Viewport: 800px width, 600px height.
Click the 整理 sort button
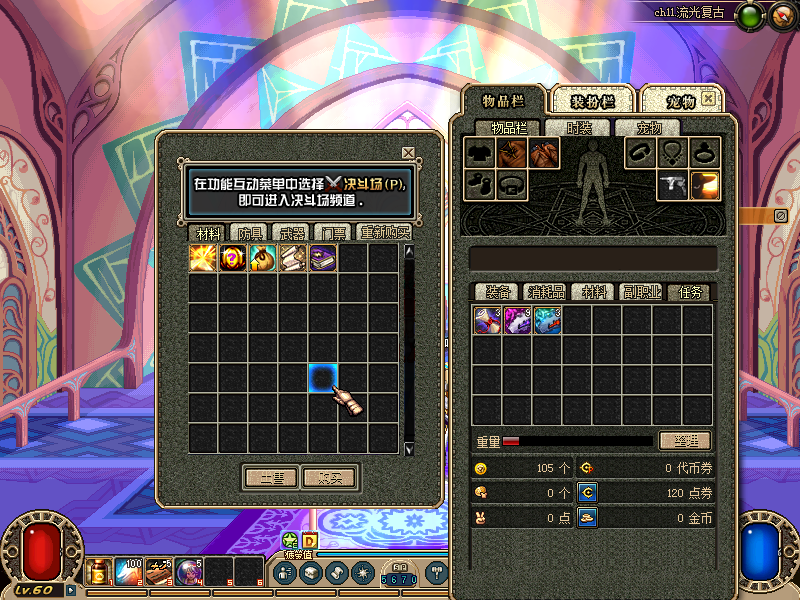point(685,441)
